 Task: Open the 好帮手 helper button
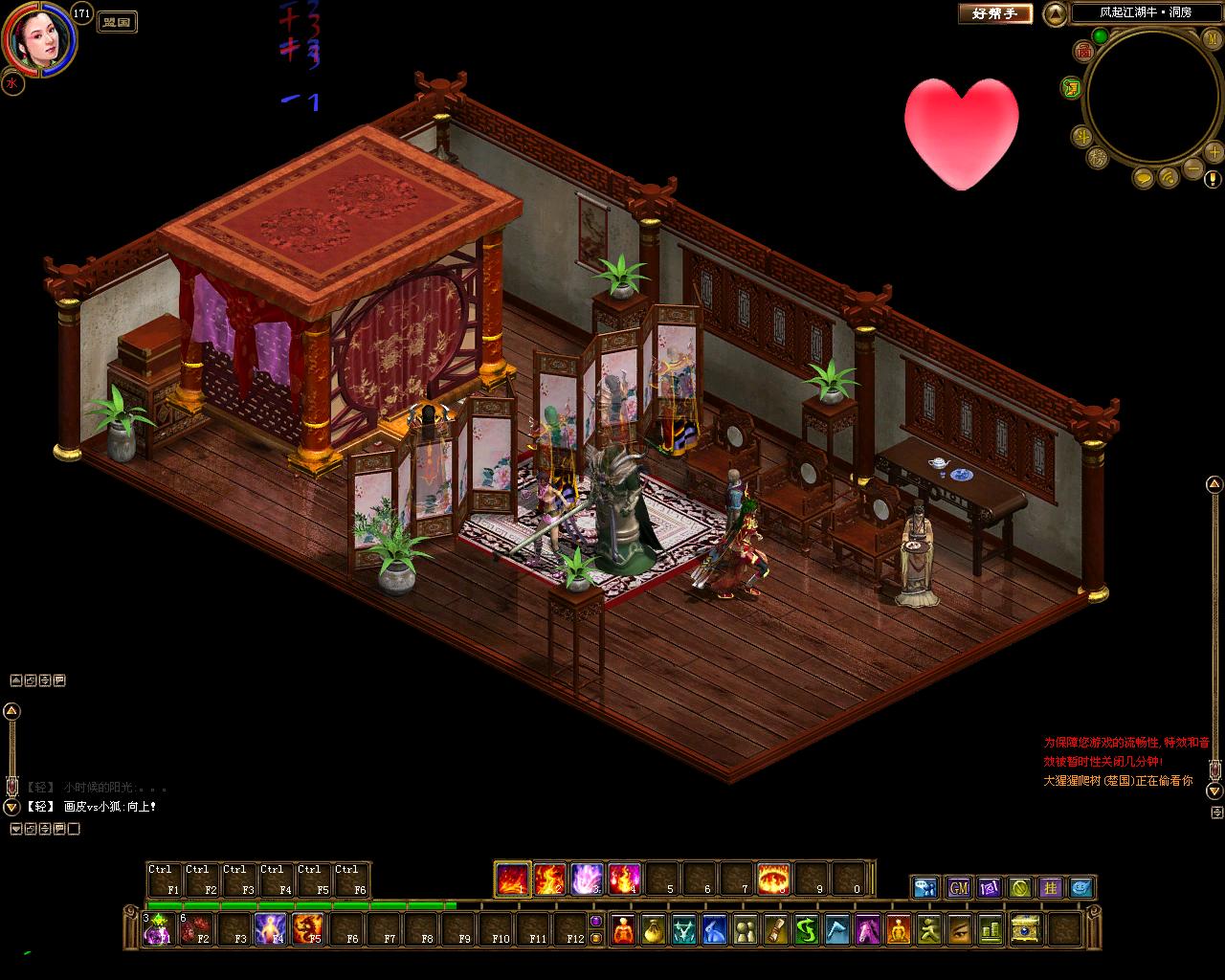(995, 13)
